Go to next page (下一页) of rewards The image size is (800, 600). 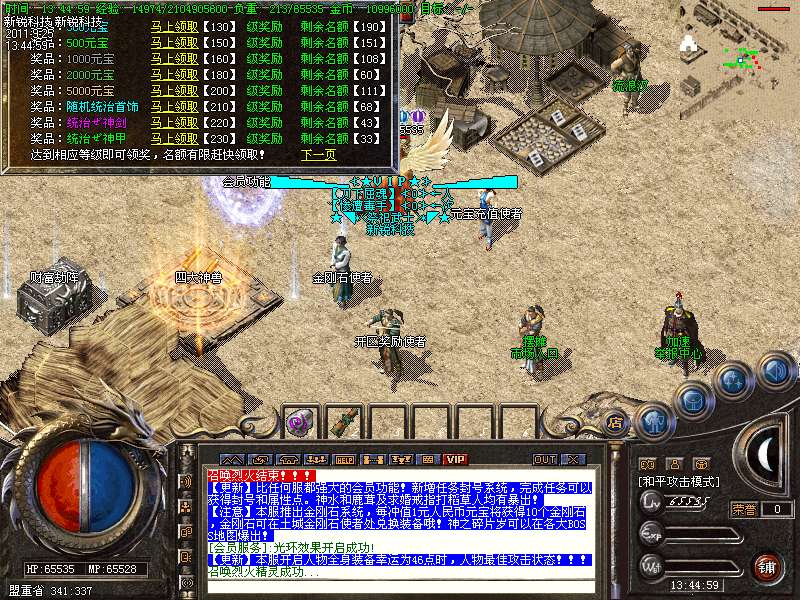click(319, 155)
